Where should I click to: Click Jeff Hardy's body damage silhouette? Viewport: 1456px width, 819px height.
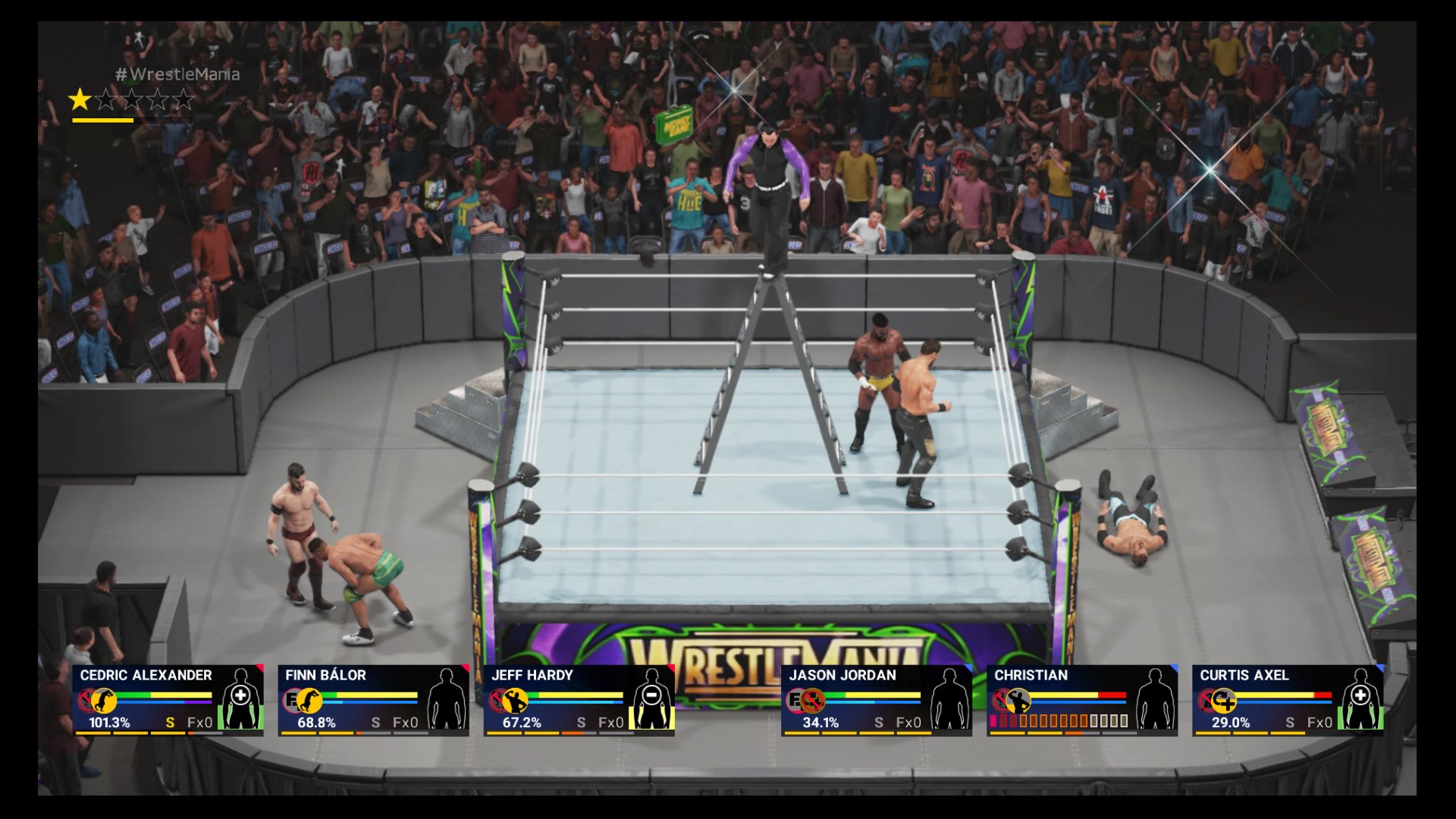pos(651,699)
